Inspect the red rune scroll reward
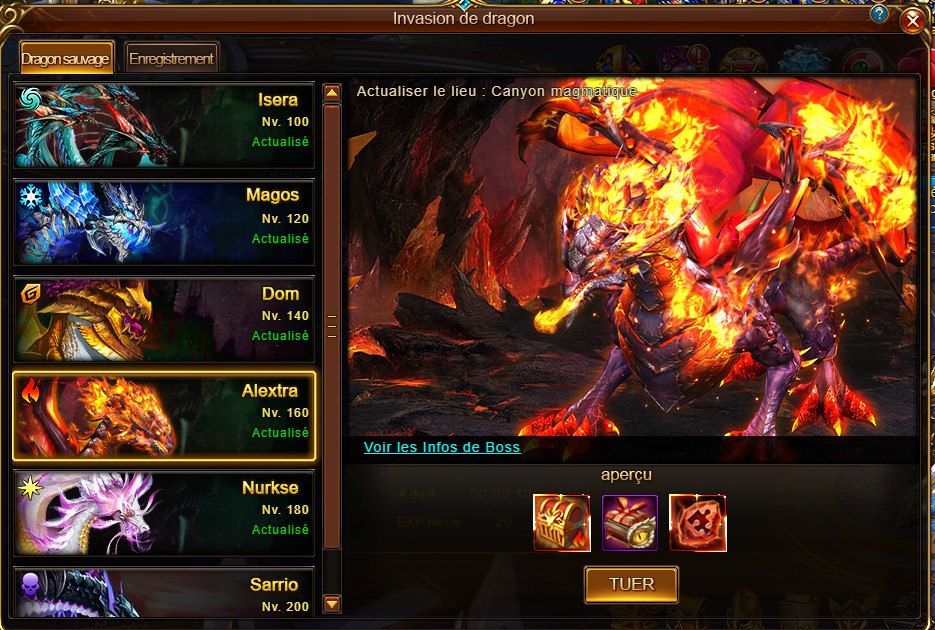This screenshot has width=935, height=630. 698,522
